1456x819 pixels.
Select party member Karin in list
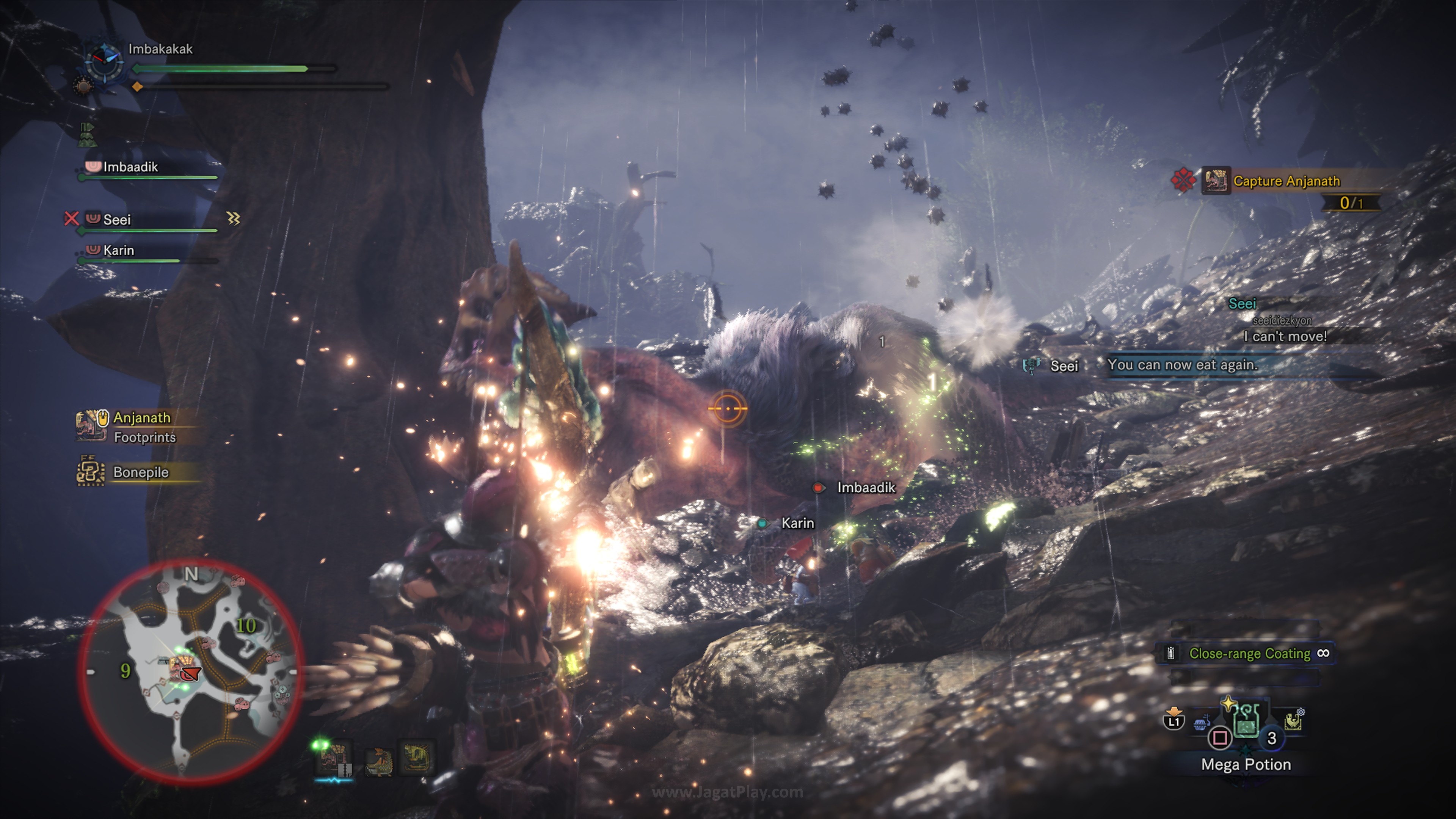click(x=119, y=250)
